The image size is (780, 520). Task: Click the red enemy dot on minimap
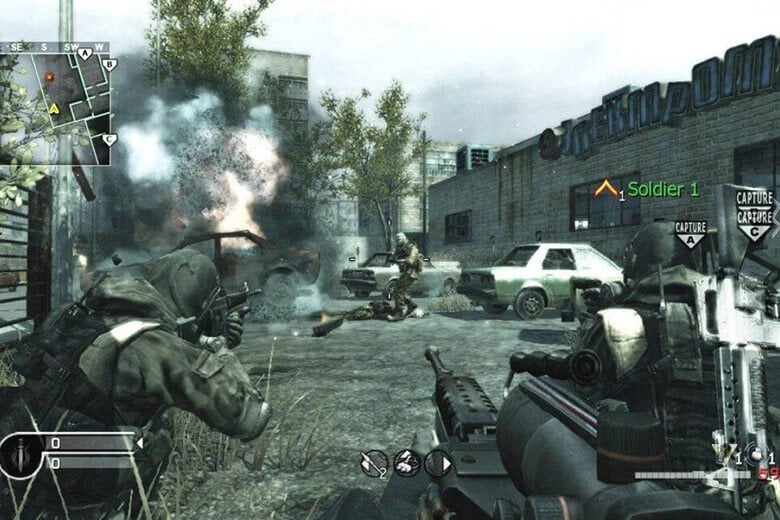49,75
